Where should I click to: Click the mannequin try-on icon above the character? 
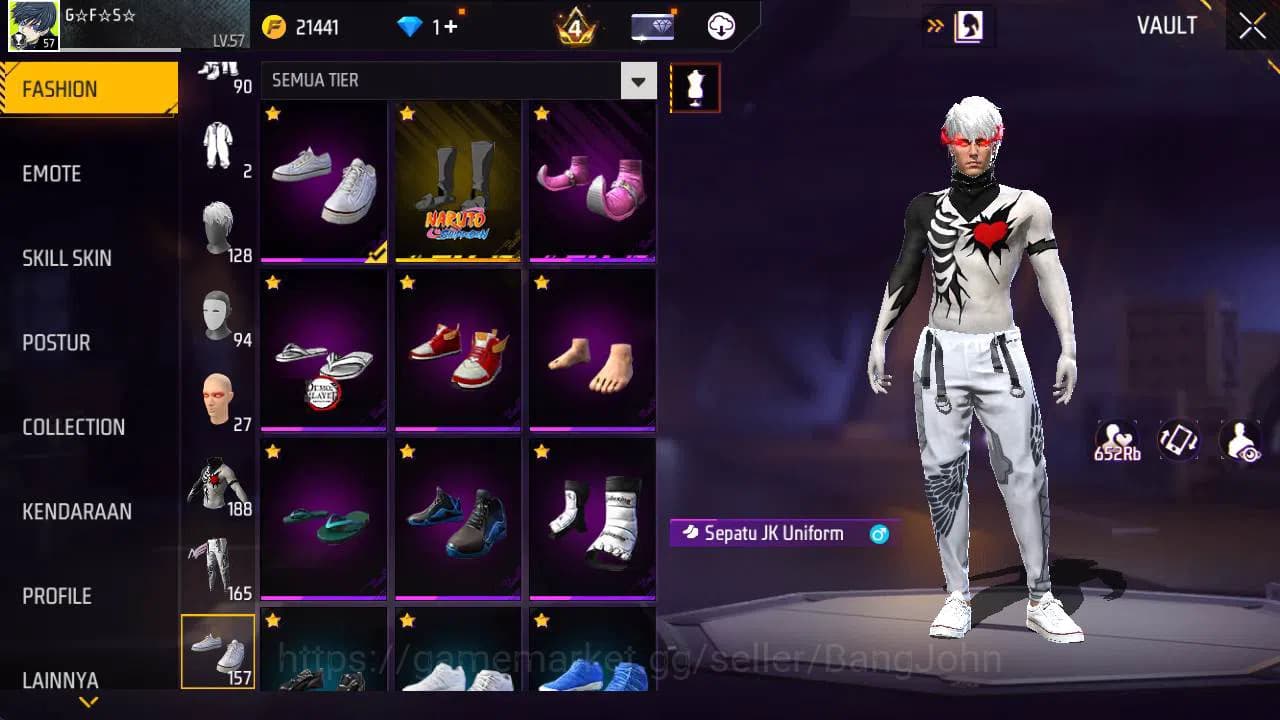695,87
